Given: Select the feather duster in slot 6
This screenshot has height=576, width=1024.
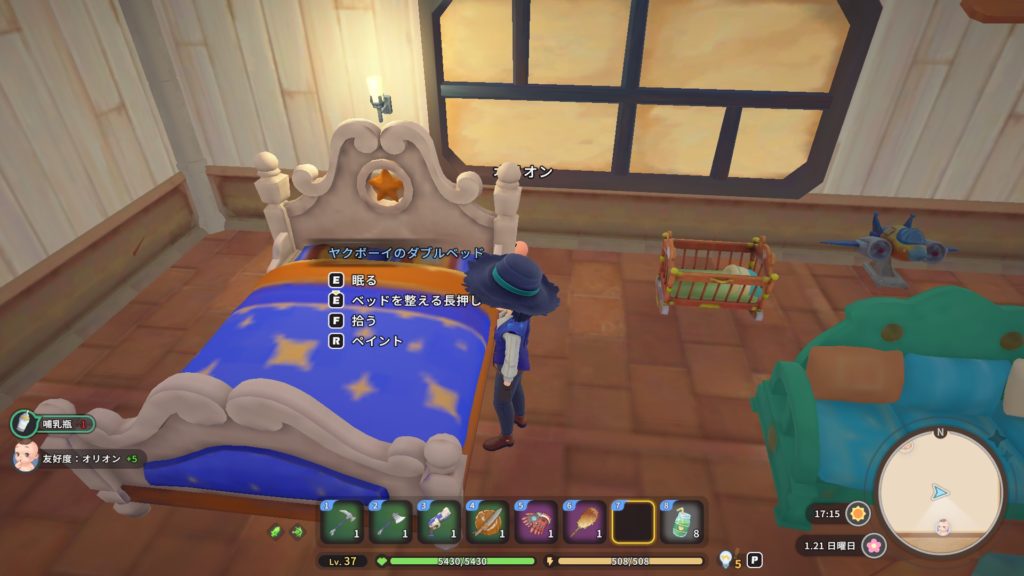Looking at the screenshot, I should tap(584, 522).
